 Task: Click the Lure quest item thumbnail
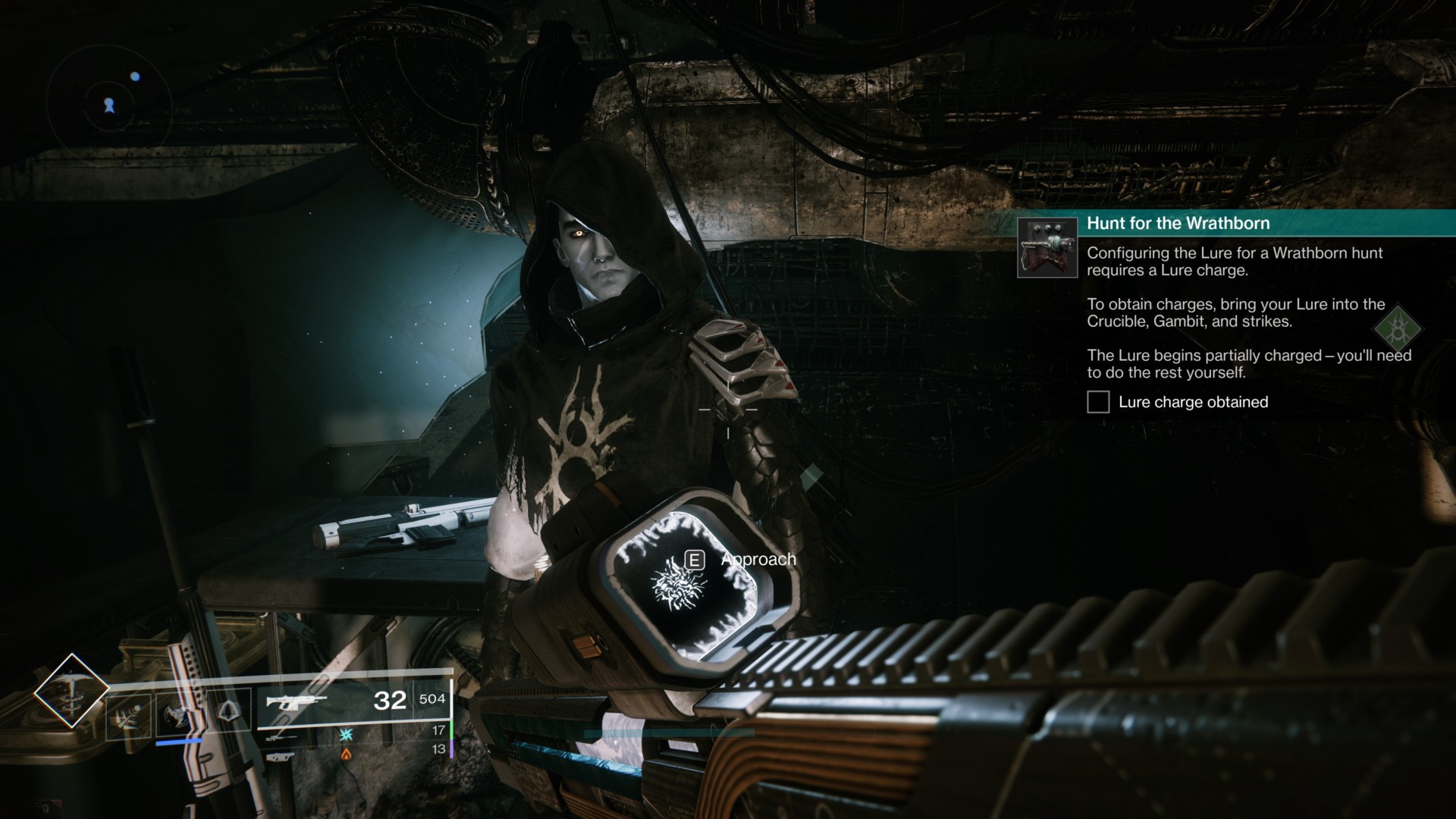(1046, 247)
